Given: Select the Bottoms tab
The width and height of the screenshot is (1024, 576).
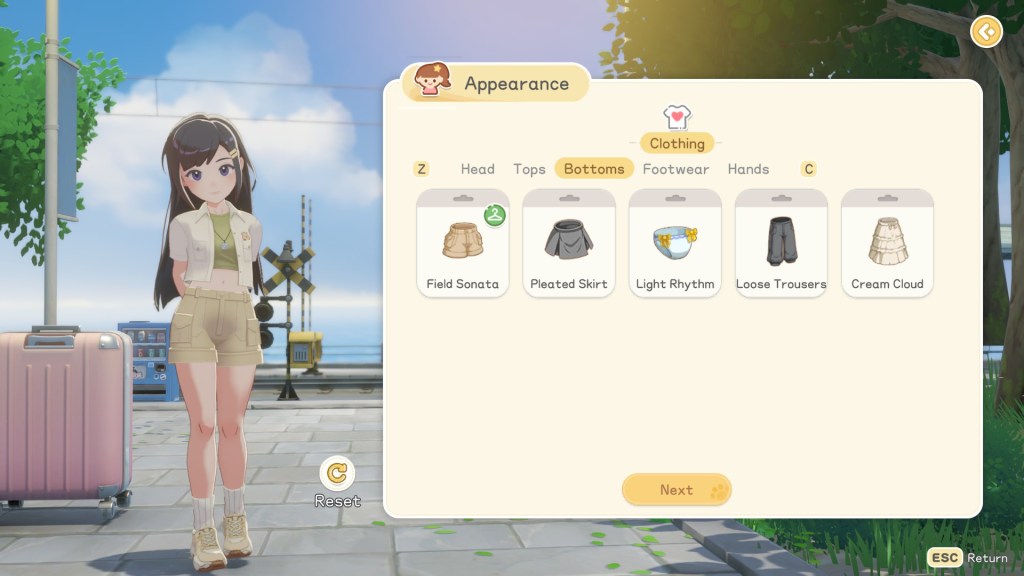Looking at the screenshot, I should click(594, 169).
